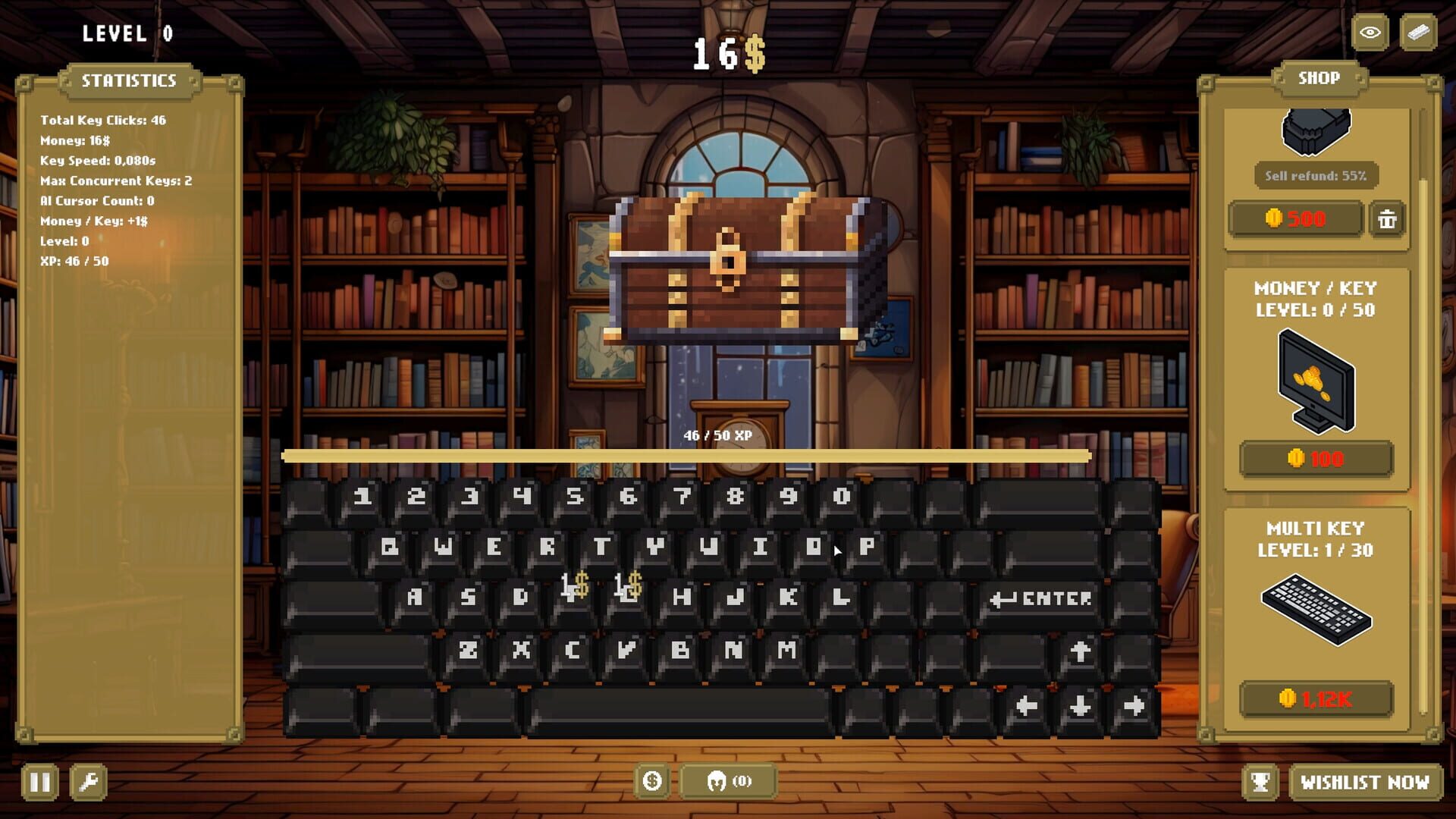
Task: Expand the Statistics panel header
Action: tap(130, 80)
